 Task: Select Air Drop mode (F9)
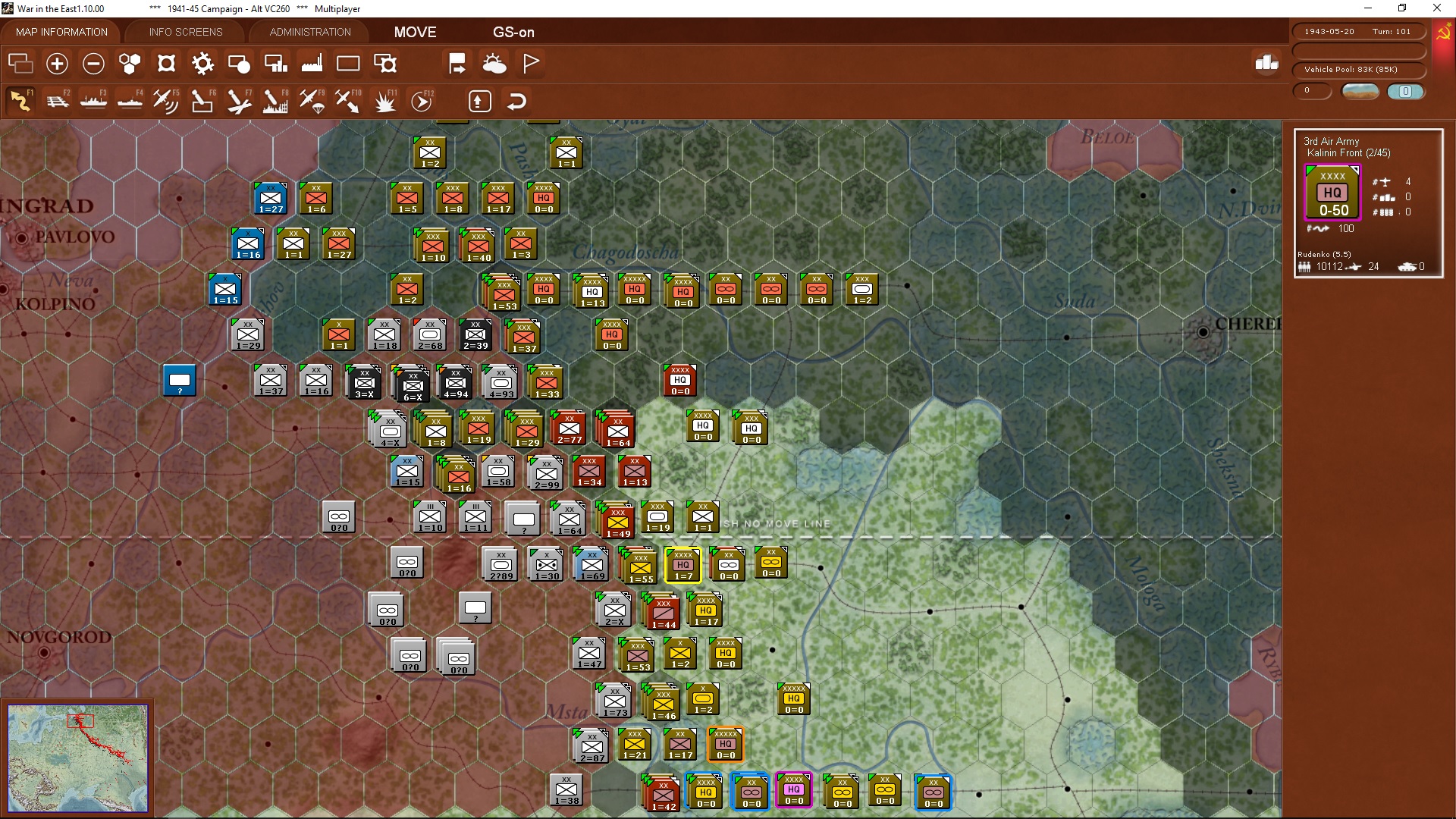pos(311,100)
